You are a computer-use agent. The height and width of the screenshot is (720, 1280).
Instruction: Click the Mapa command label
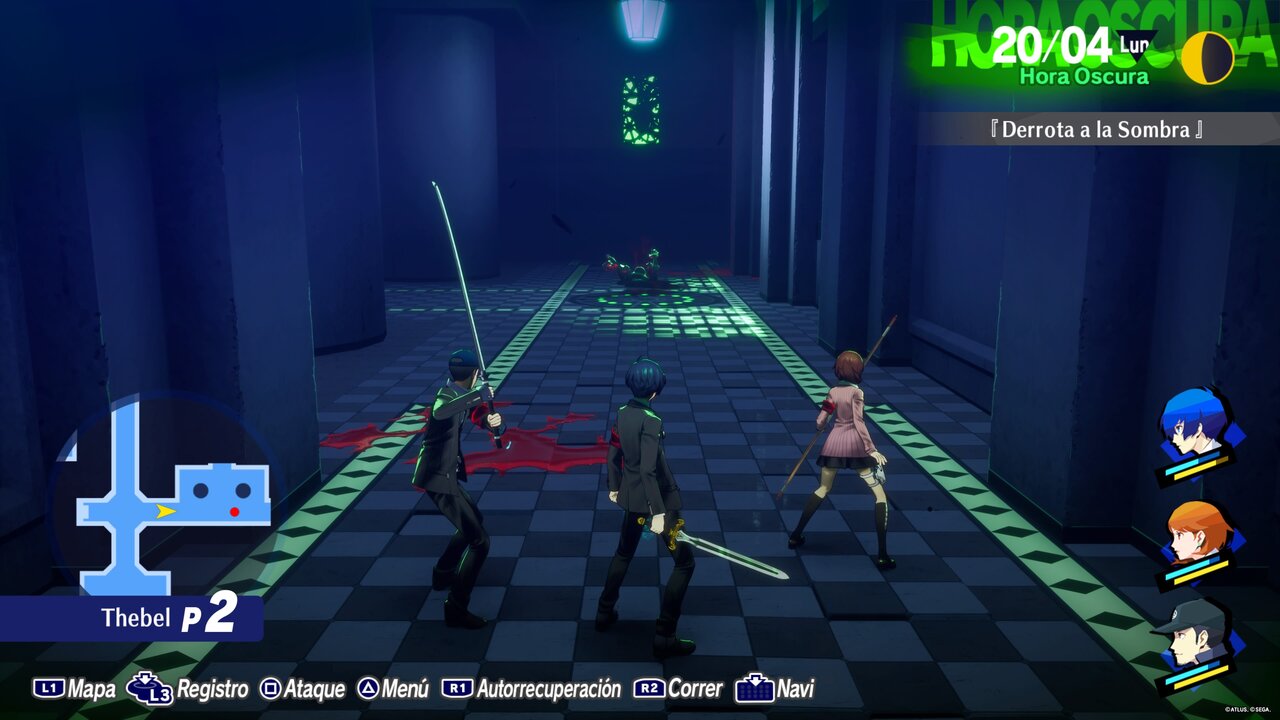pos(91,689)
